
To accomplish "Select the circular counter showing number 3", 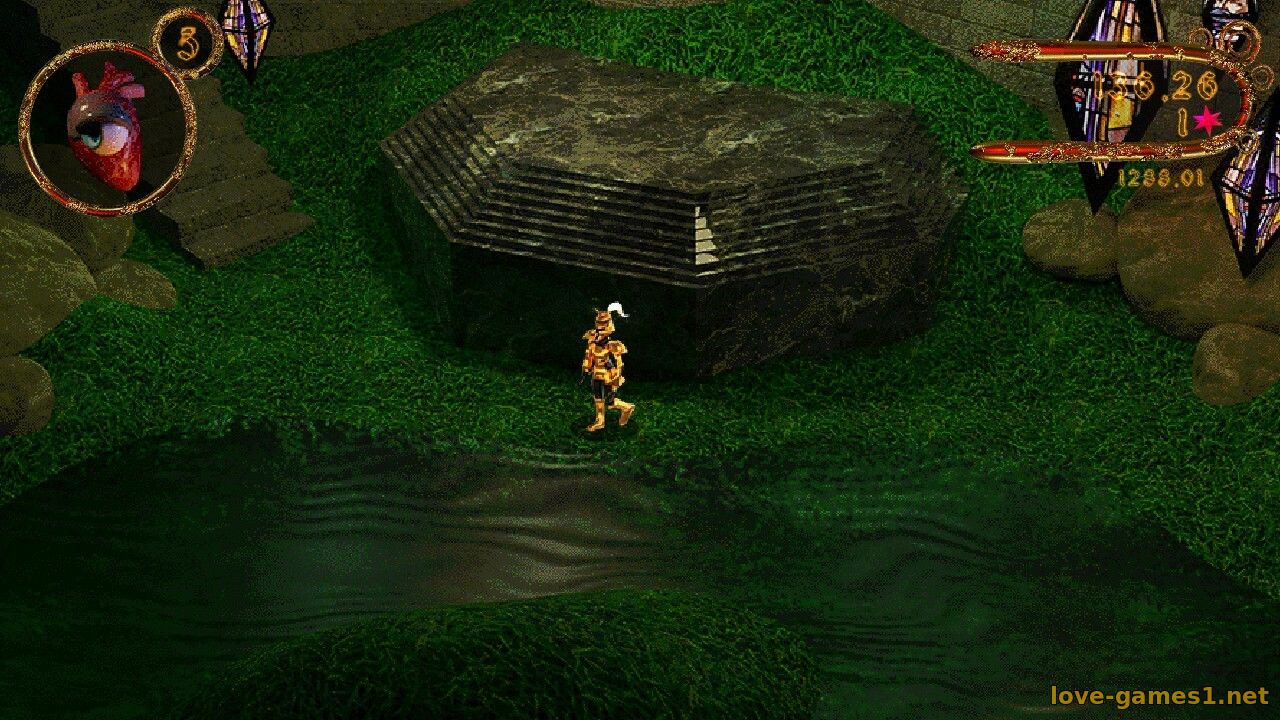I will (x=188, y=42).
